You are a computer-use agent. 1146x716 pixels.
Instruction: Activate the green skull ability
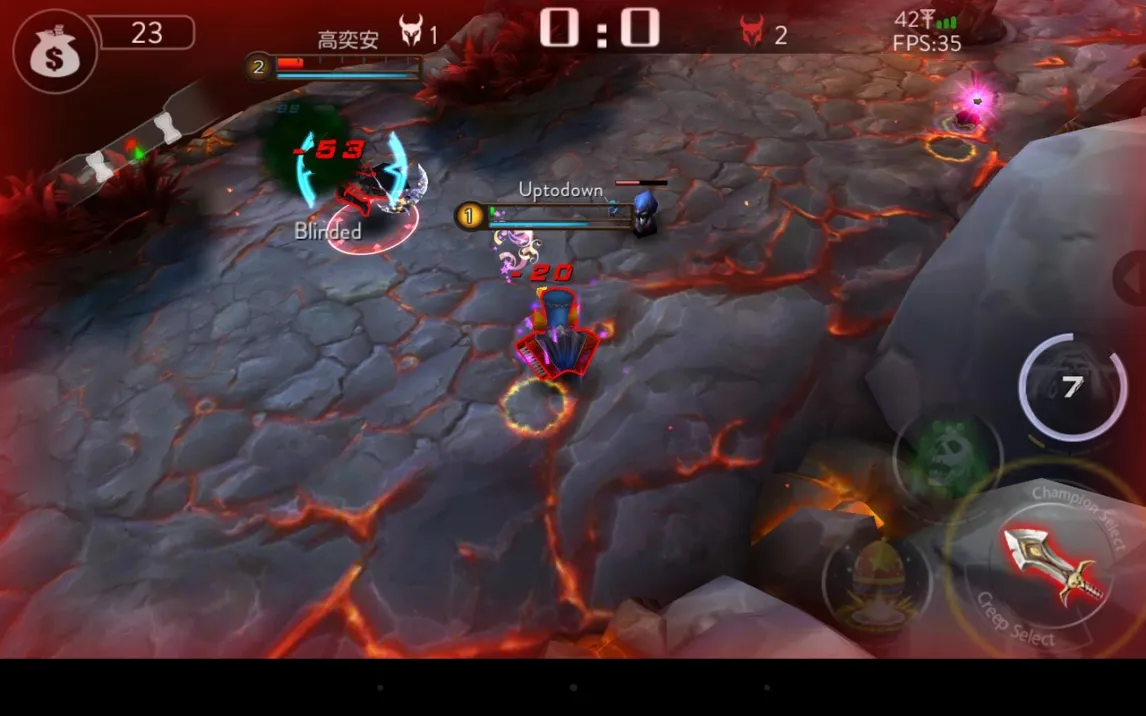click(x=947, y=459)
